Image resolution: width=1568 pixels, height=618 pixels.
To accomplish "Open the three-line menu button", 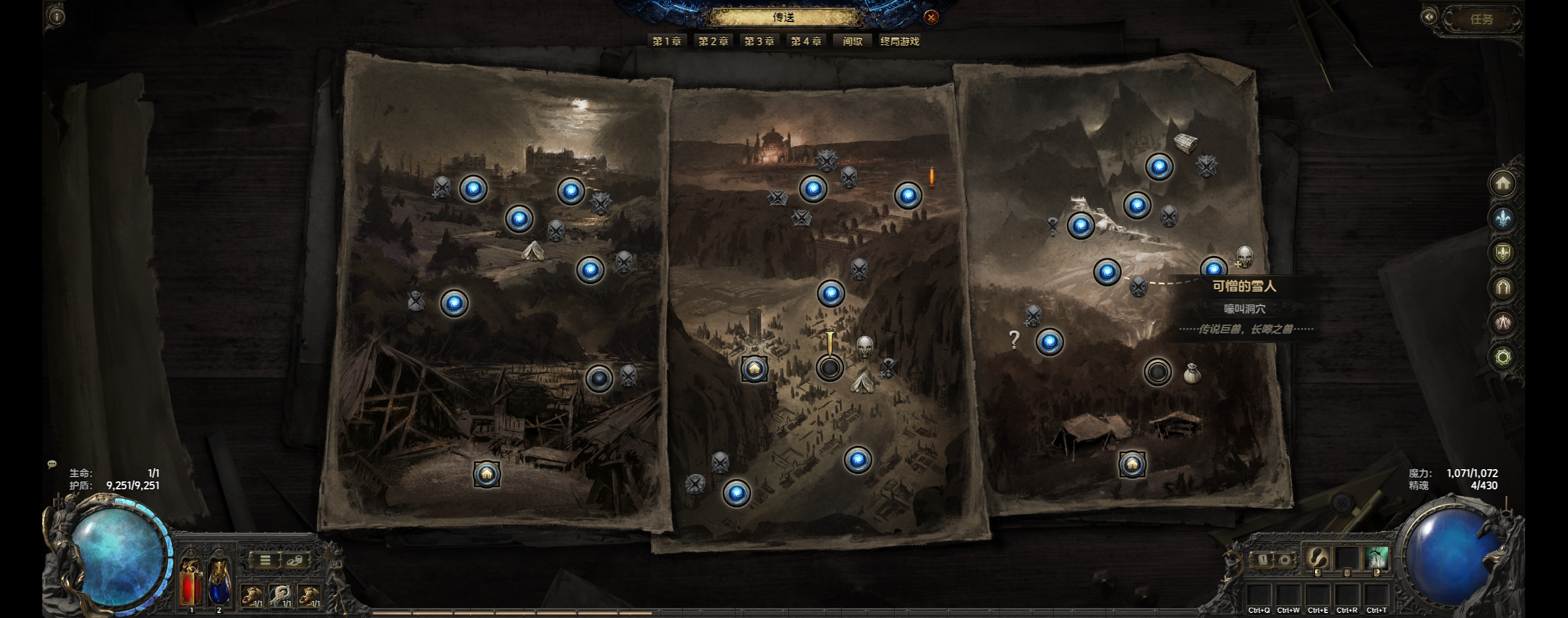I will pyautogui.click(x=265, y=560).
